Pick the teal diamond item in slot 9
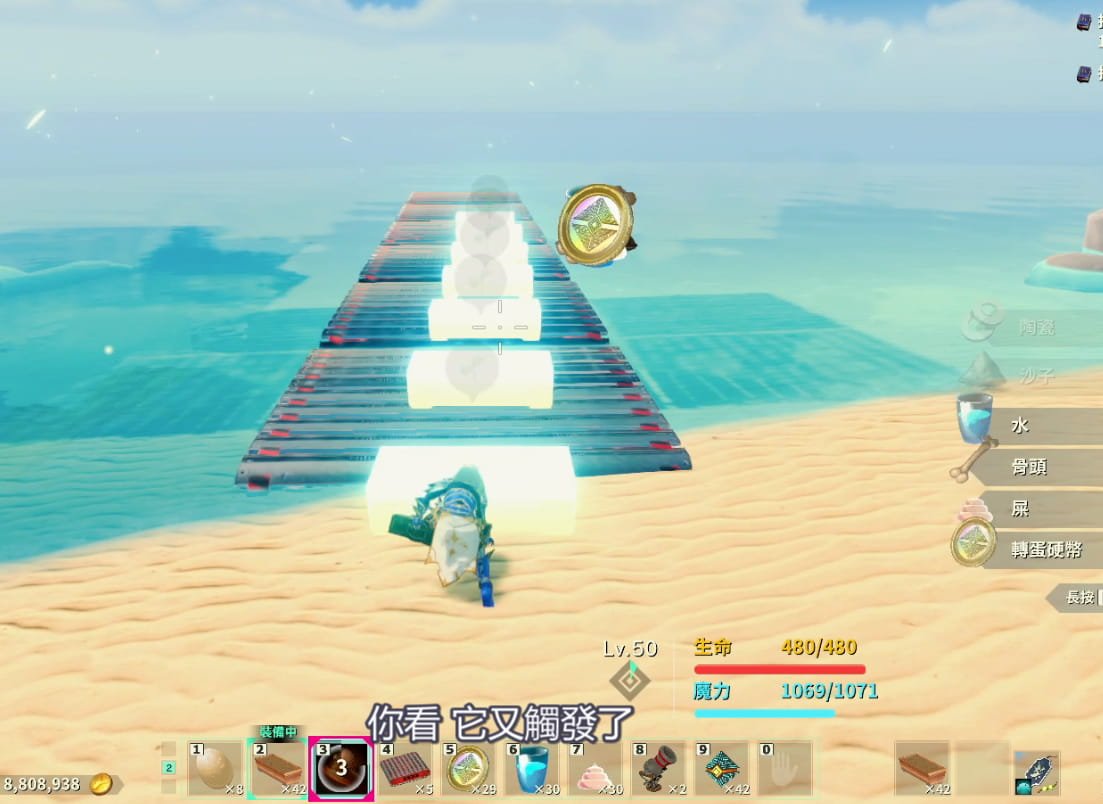This screenshot has height=804, width=1103. click(721, 770)
